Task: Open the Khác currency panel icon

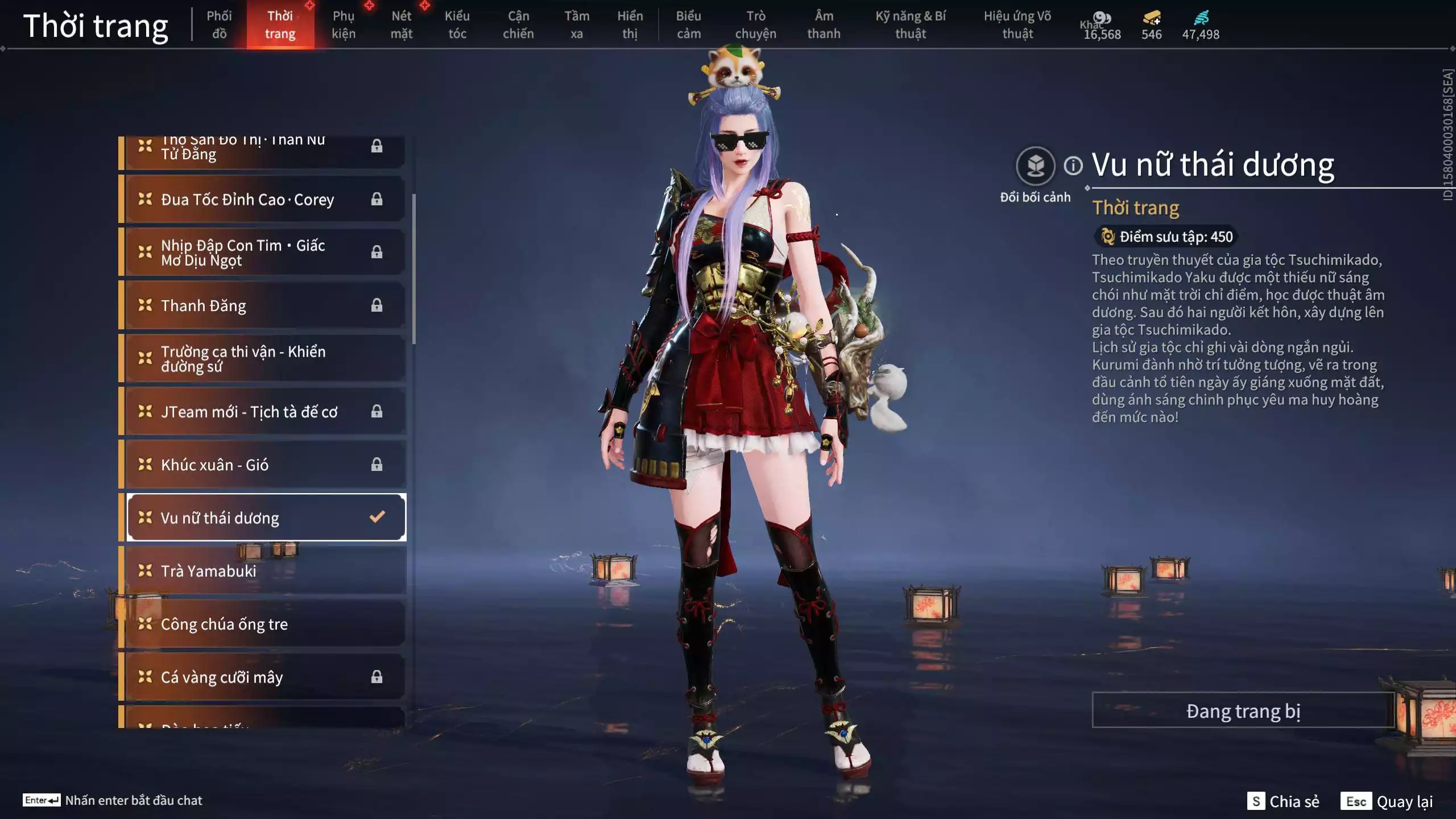Action: [x=1102, y=18]
